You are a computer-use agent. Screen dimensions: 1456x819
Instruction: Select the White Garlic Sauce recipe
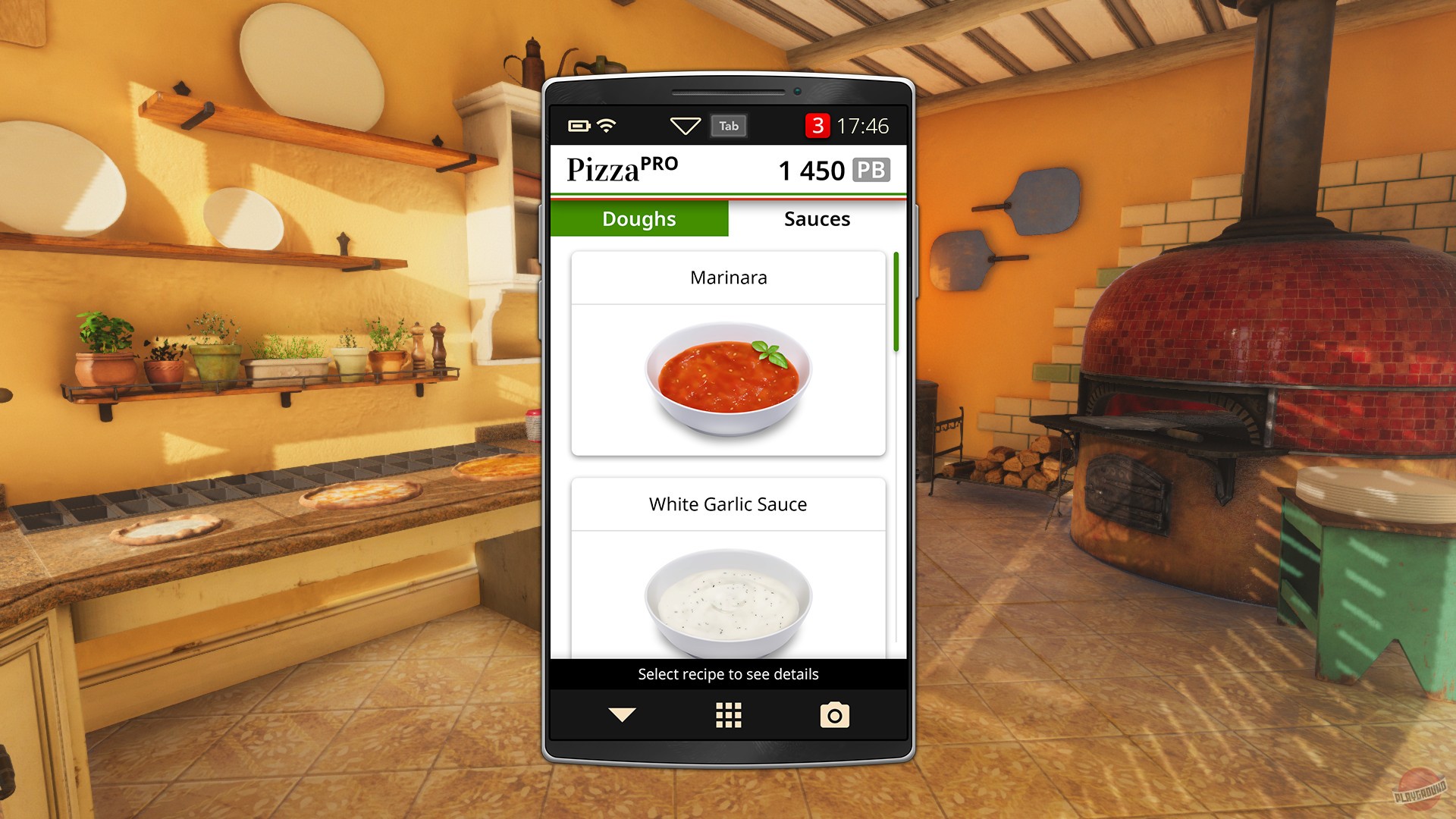pyautogui.click(x=727, y=504)
